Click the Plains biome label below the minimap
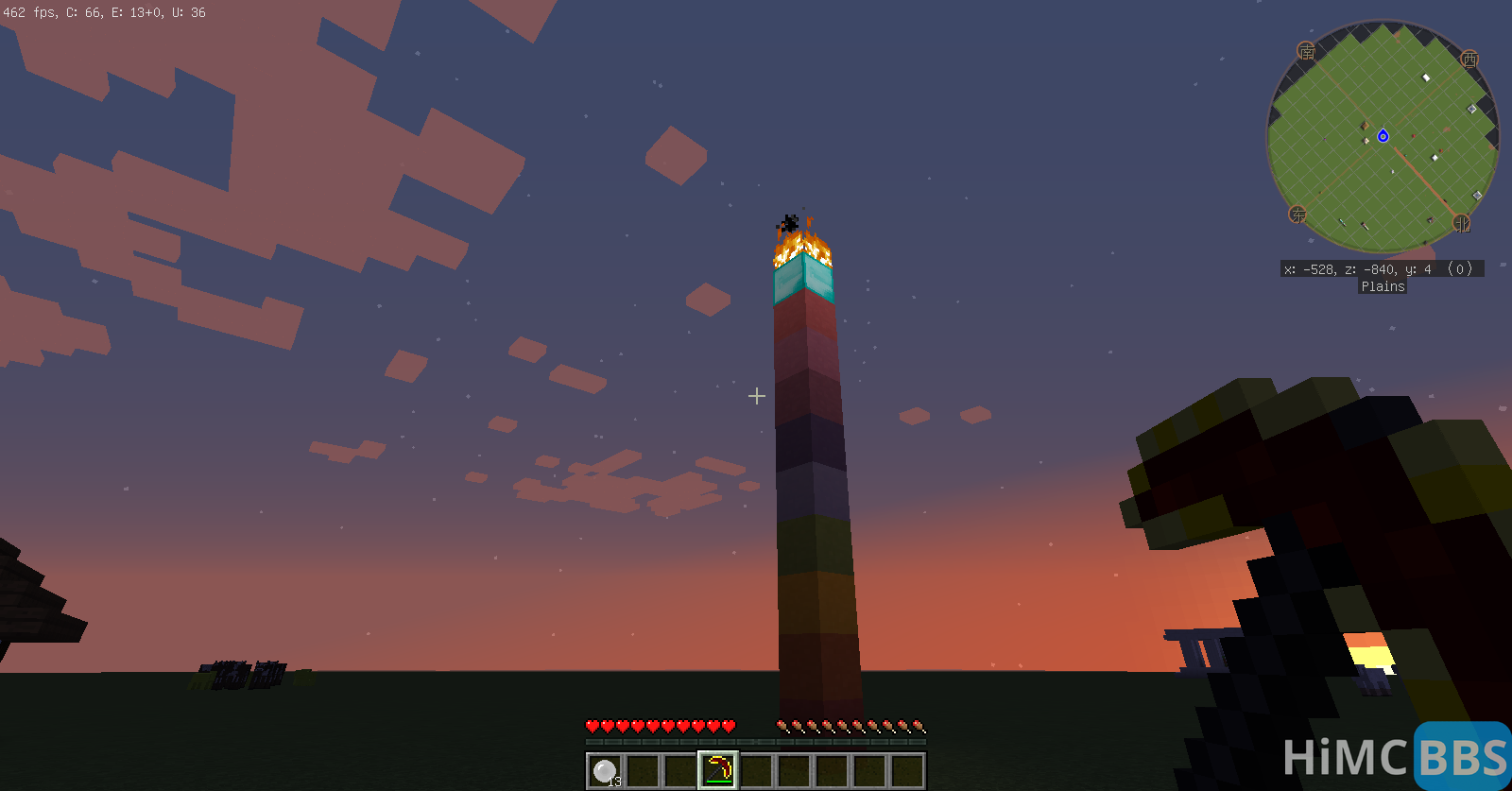 (x=1382, y=285)
